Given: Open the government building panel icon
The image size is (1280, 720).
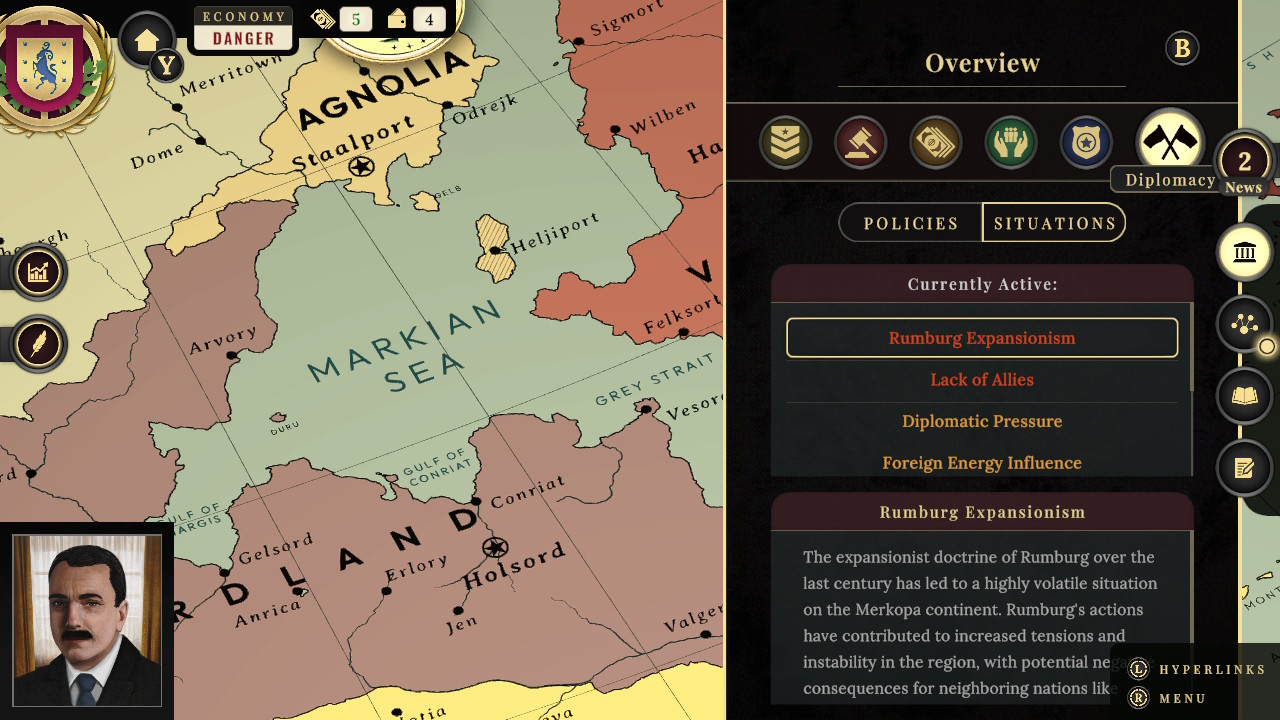Looking at the screenshot, I should (x=1244, y=252).
